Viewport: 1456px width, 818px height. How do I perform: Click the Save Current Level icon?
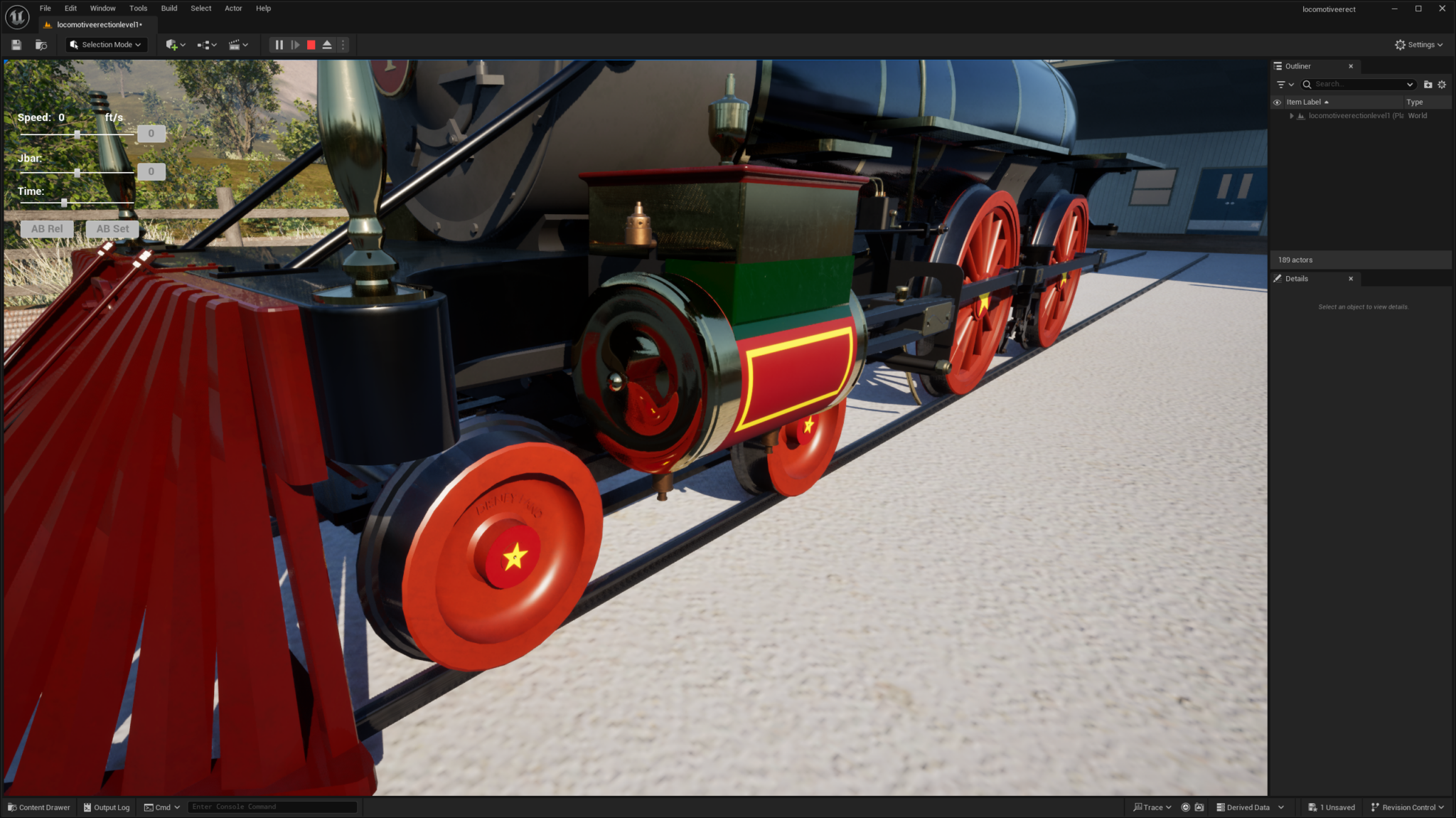(x=16, y=45)
